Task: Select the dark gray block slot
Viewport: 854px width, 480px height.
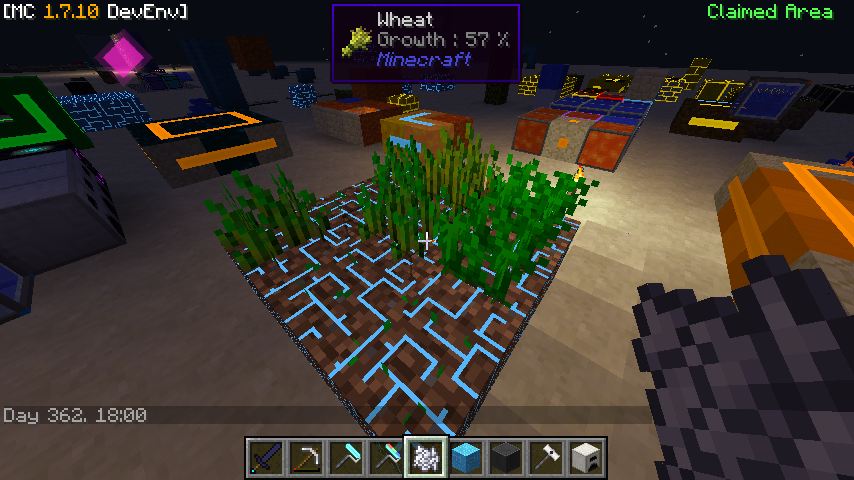Action: (505, 458)
